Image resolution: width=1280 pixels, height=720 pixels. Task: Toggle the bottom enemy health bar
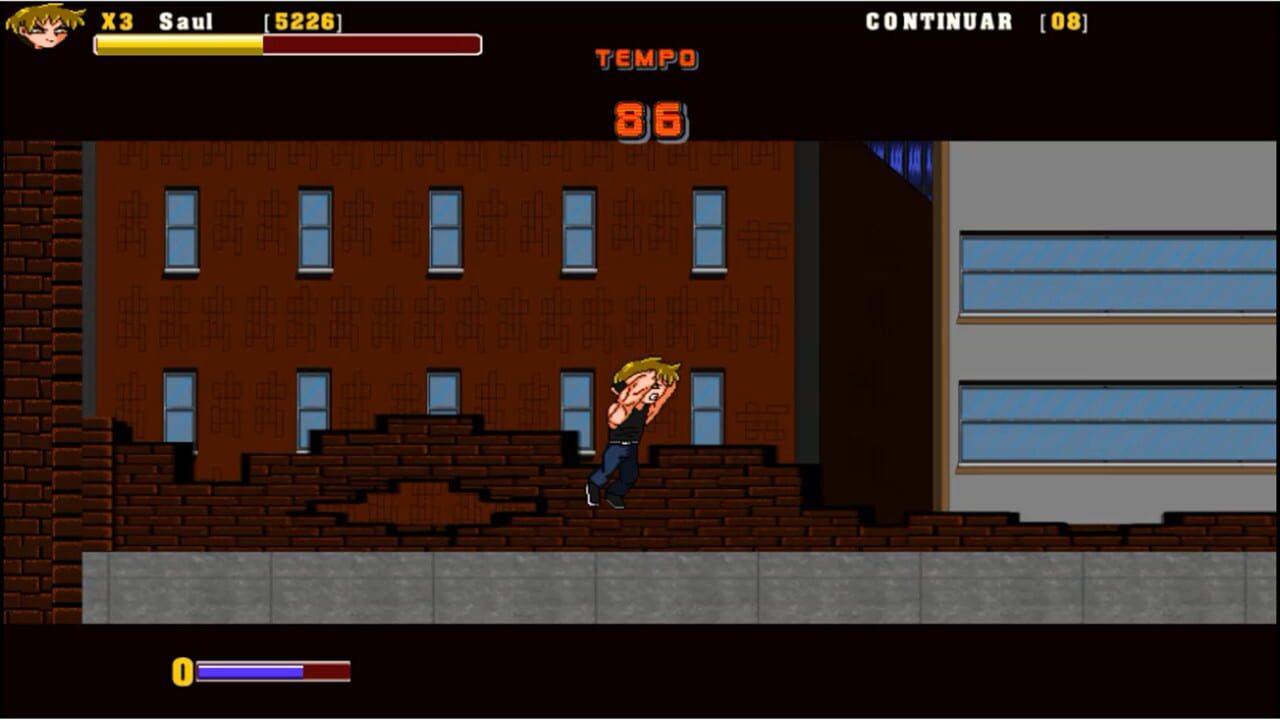pyautogui.click(x=274, y=673)
